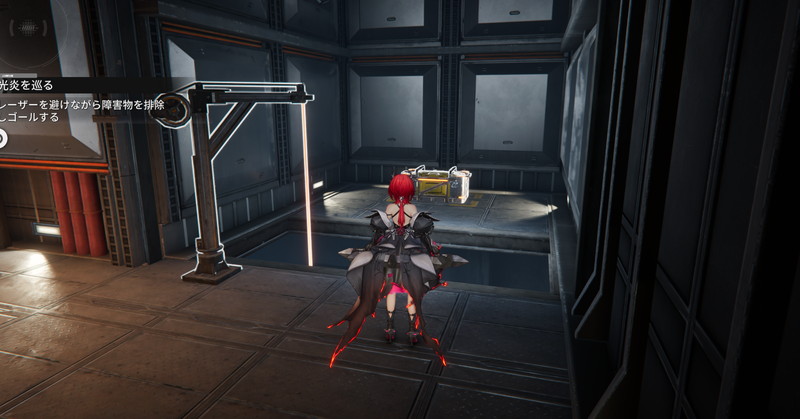Click the round icon below the quest objective
Image resolution: width=800 pixels, height=419 pixels.
[x=3, y=138]
